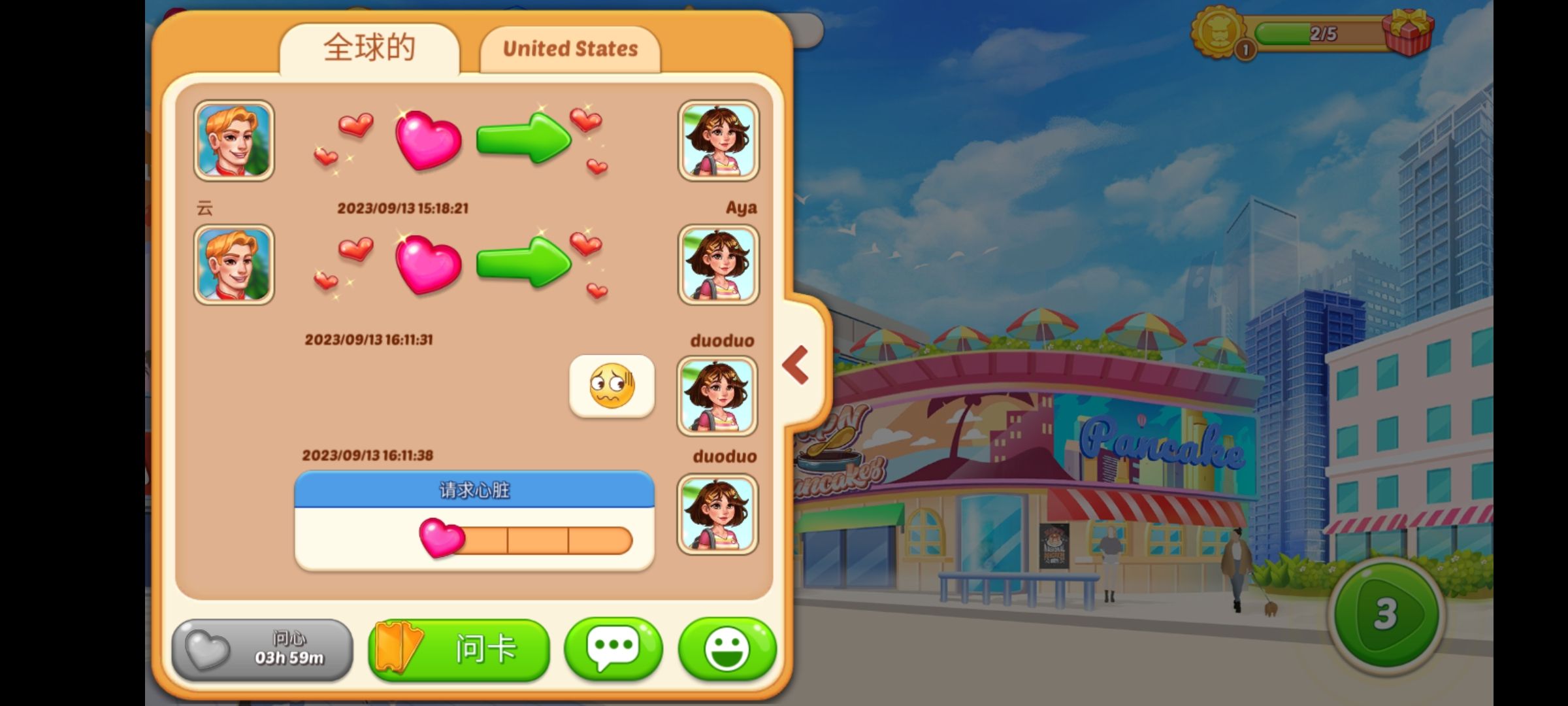1568x706 pixels.
Task: Start level 3 with the green play button
Action: (1386, 613)
